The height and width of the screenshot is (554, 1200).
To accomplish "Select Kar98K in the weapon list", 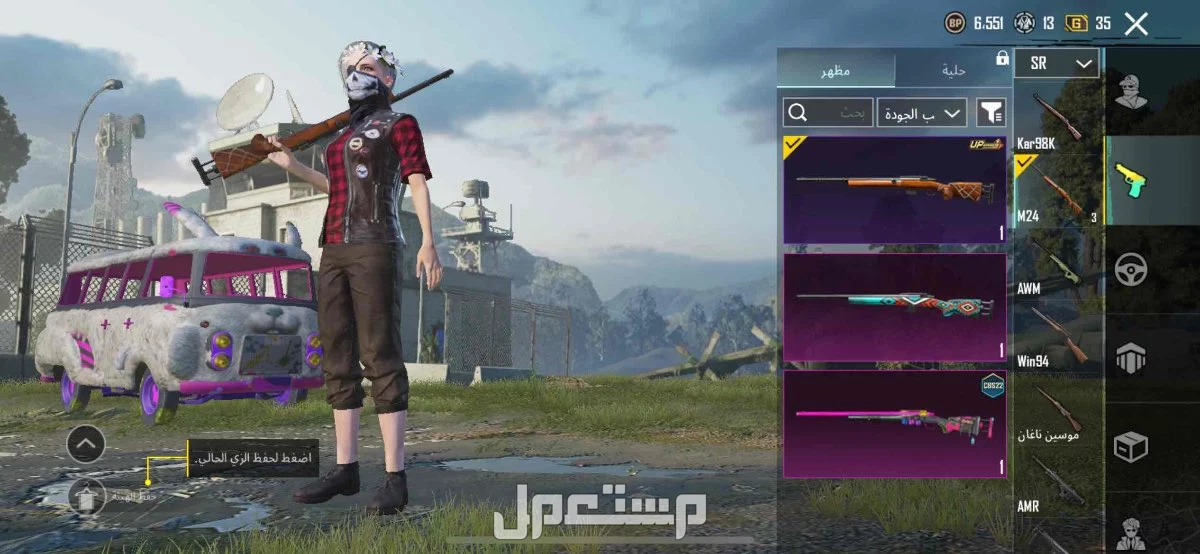I will [x=1058, y=120].
